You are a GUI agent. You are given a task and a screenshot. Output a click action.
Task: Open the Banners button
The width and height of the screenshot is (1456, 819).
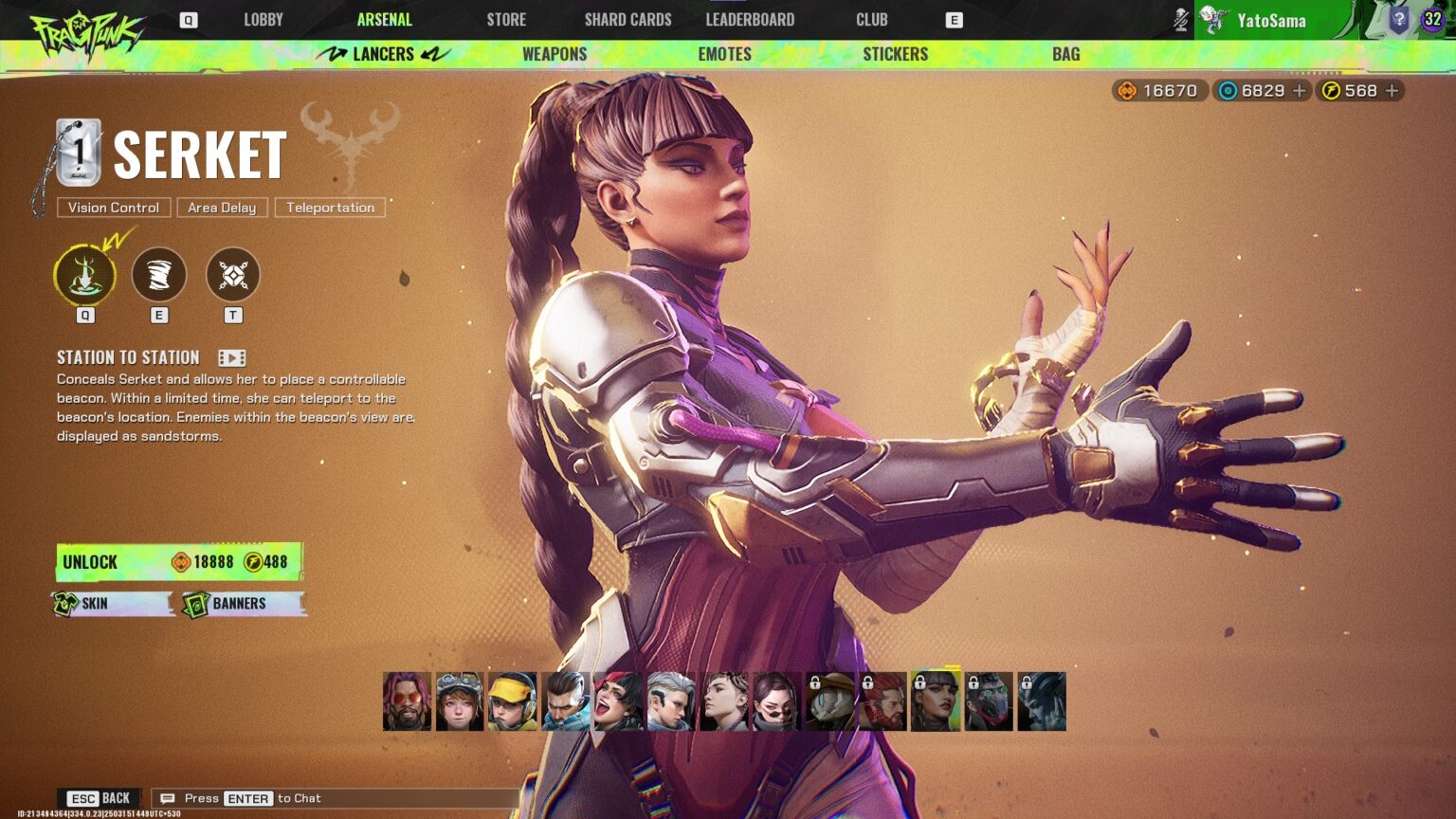(242, 603)
